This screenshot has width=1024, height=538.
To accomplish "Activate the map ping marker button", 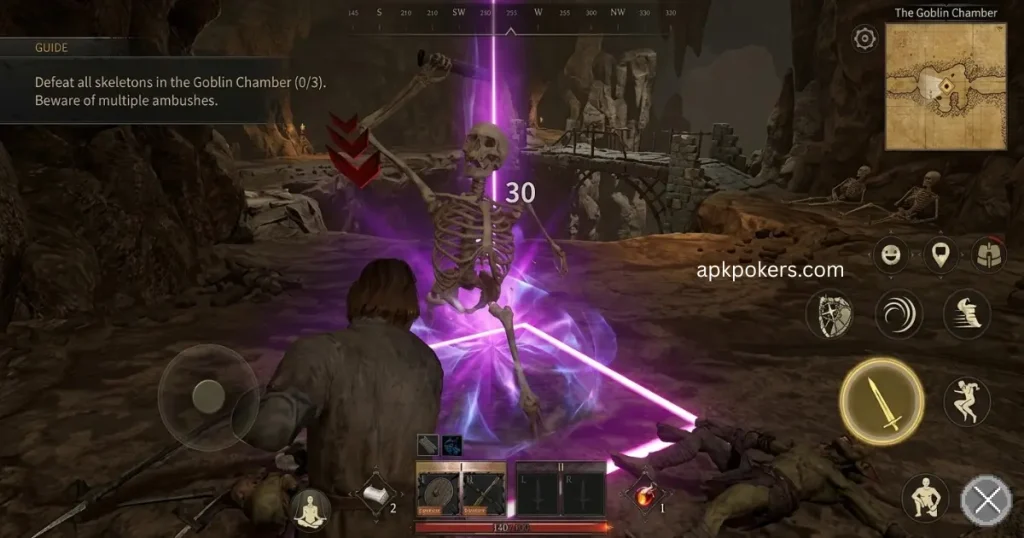I will tap(939, 255).
